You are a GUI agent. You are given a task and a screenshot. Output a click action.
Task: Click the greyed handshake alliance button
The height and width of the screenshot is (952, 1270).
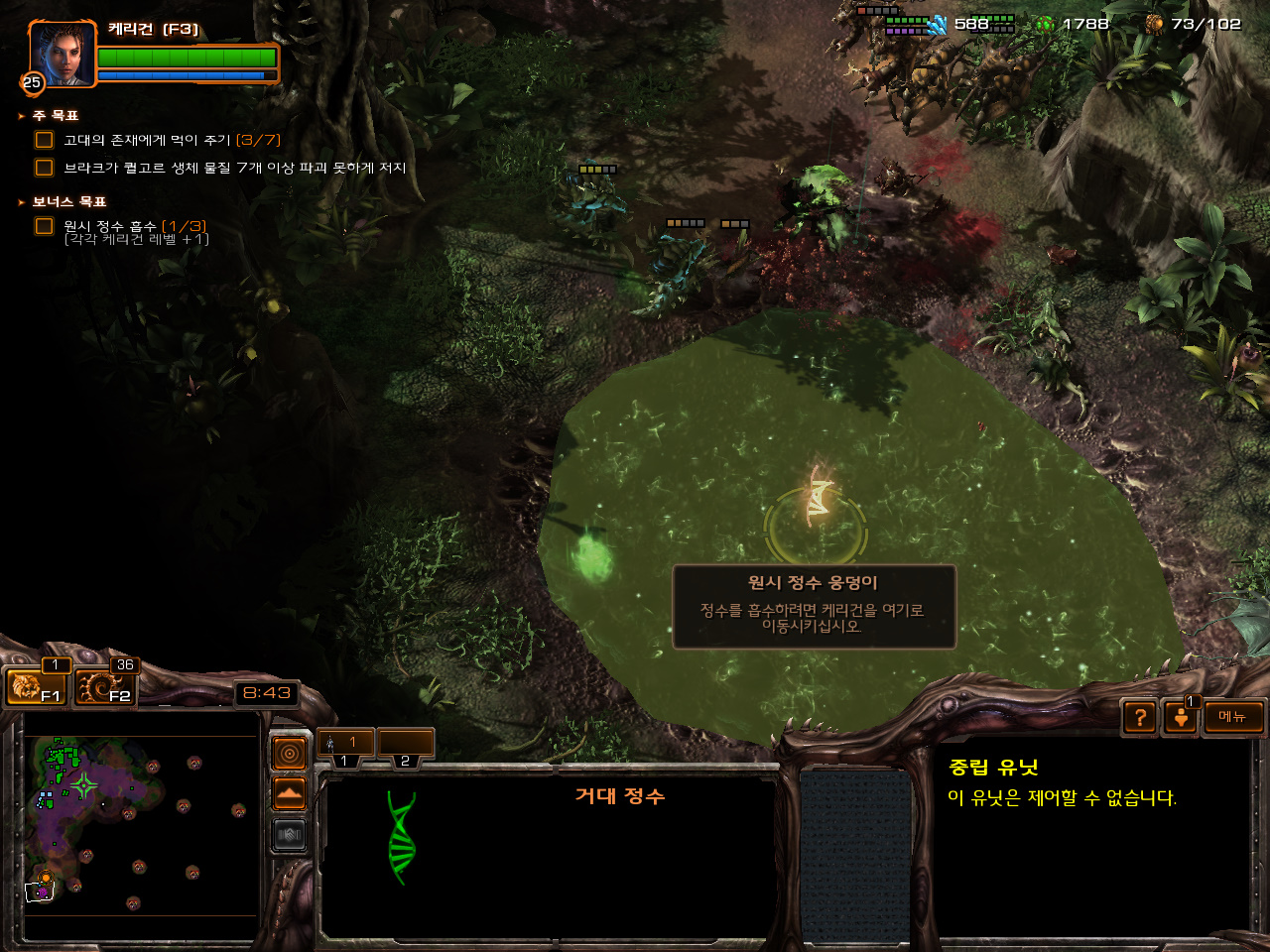(289, 835)
